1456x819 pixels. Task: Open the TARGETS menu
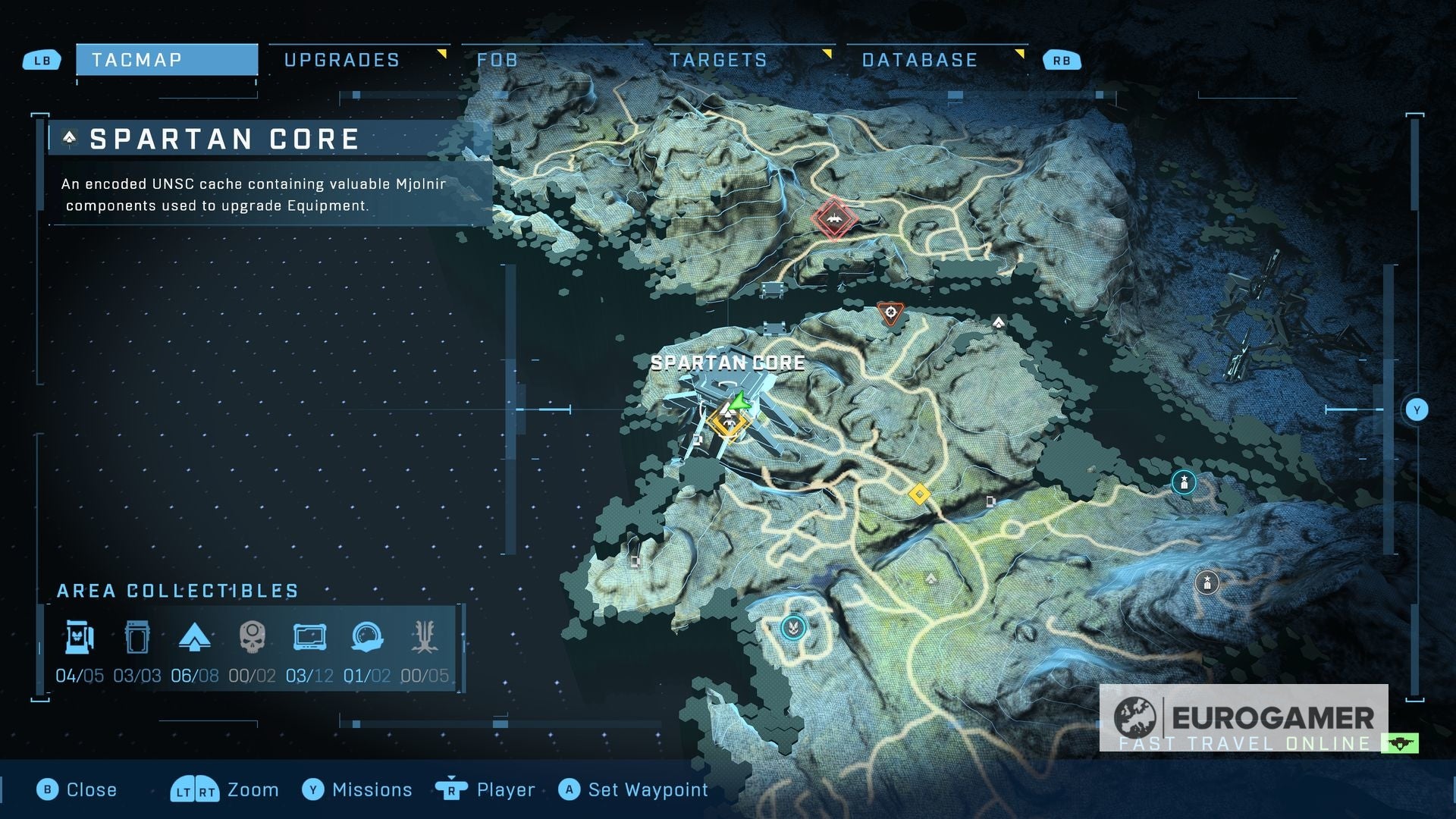click(719, 59)
